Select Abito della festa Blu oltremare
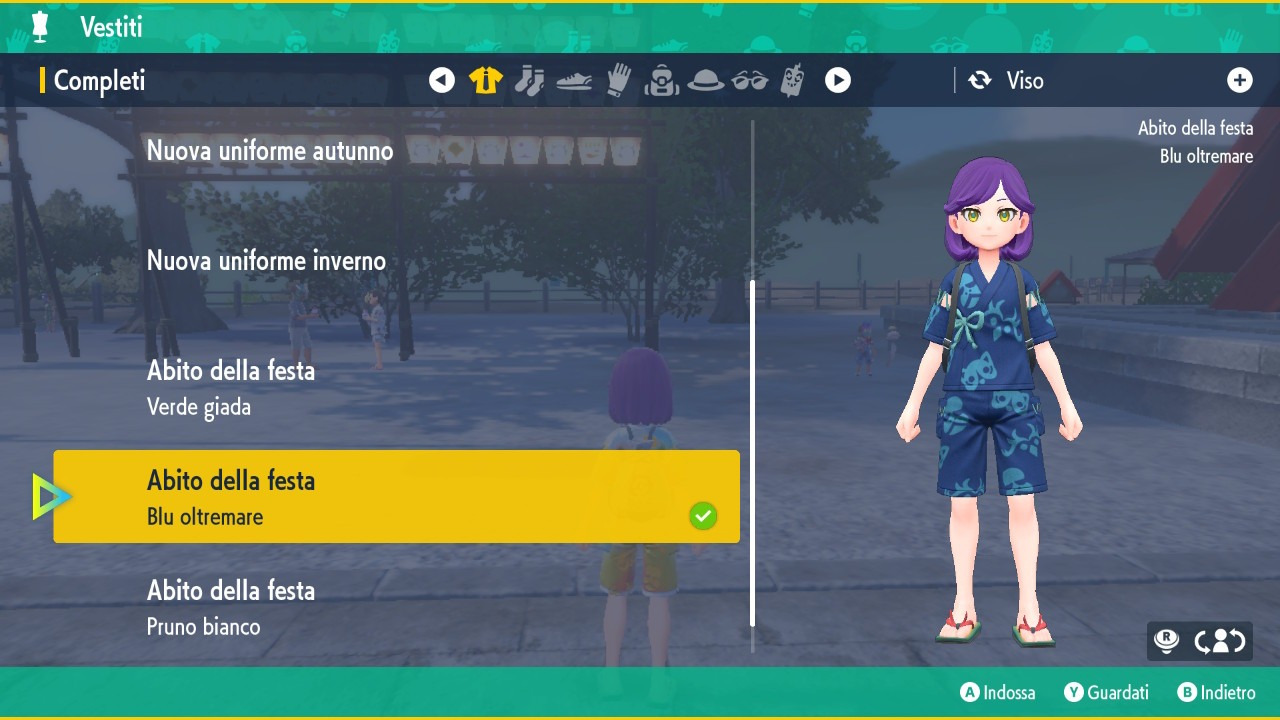This screenshot has height=720, width=1280. click(396, 497)
